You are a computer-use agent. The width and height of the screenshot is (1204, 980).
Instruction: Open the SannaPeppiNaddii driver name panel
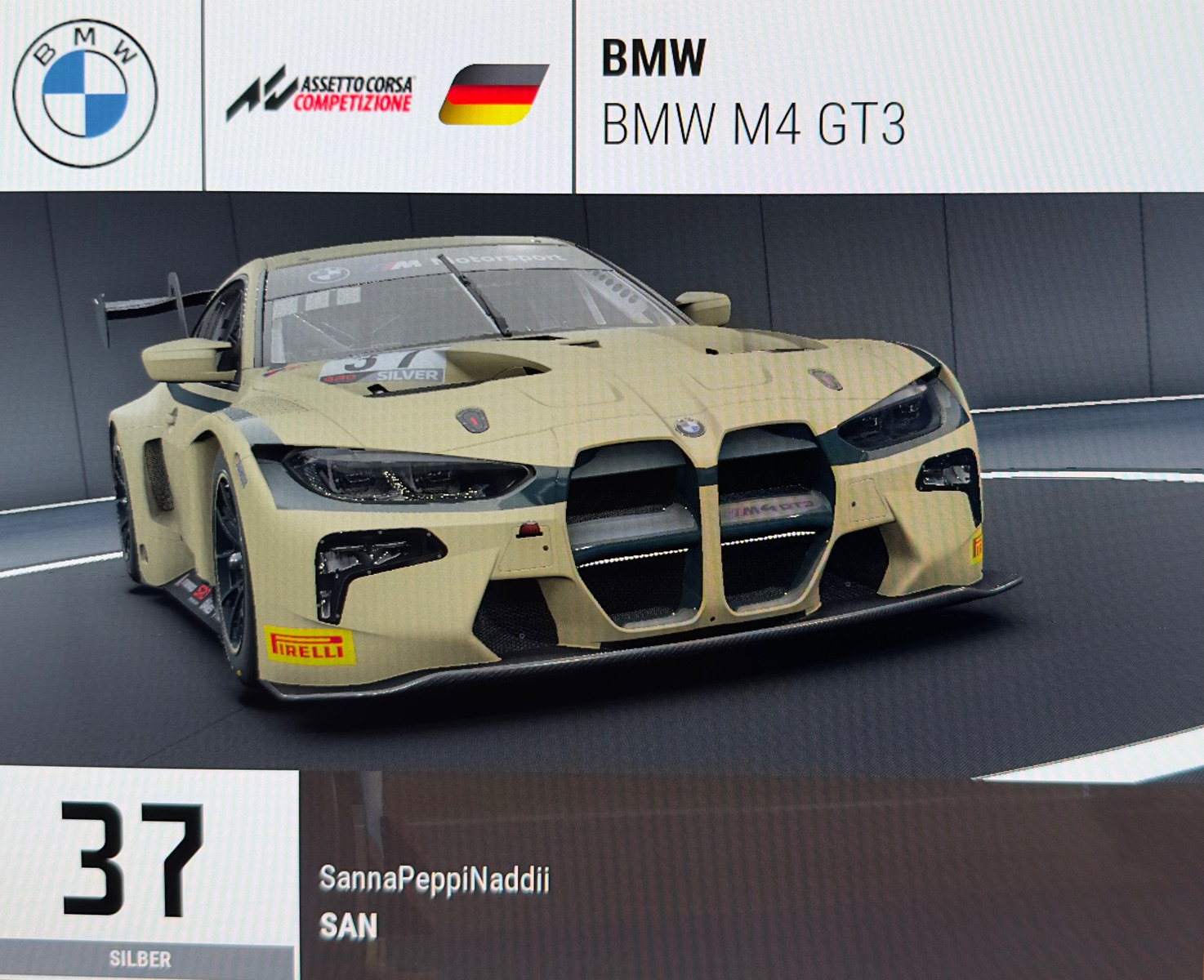[x=434, y=880]
